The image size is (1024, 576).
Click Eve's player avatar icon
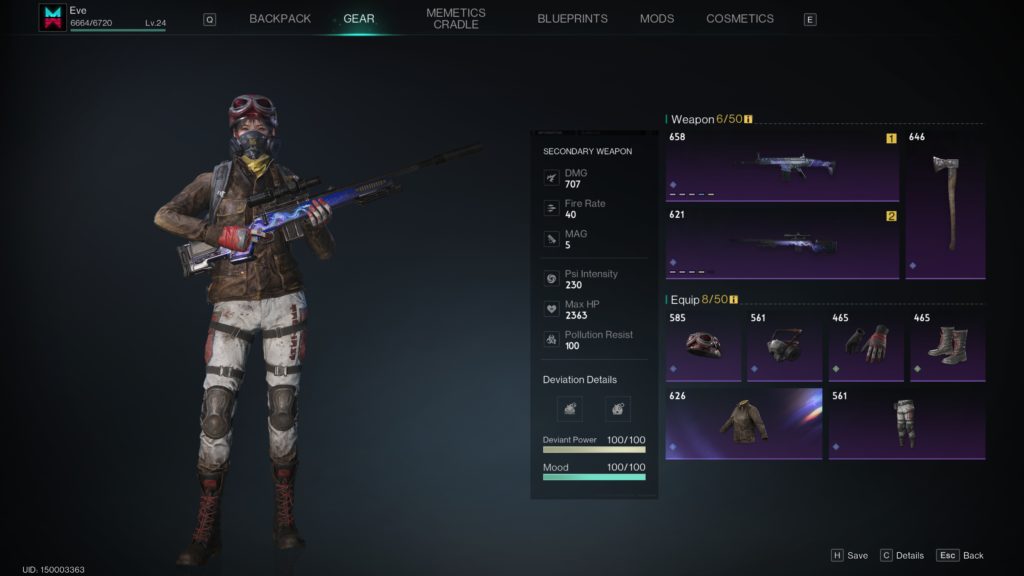coord(52,17)
